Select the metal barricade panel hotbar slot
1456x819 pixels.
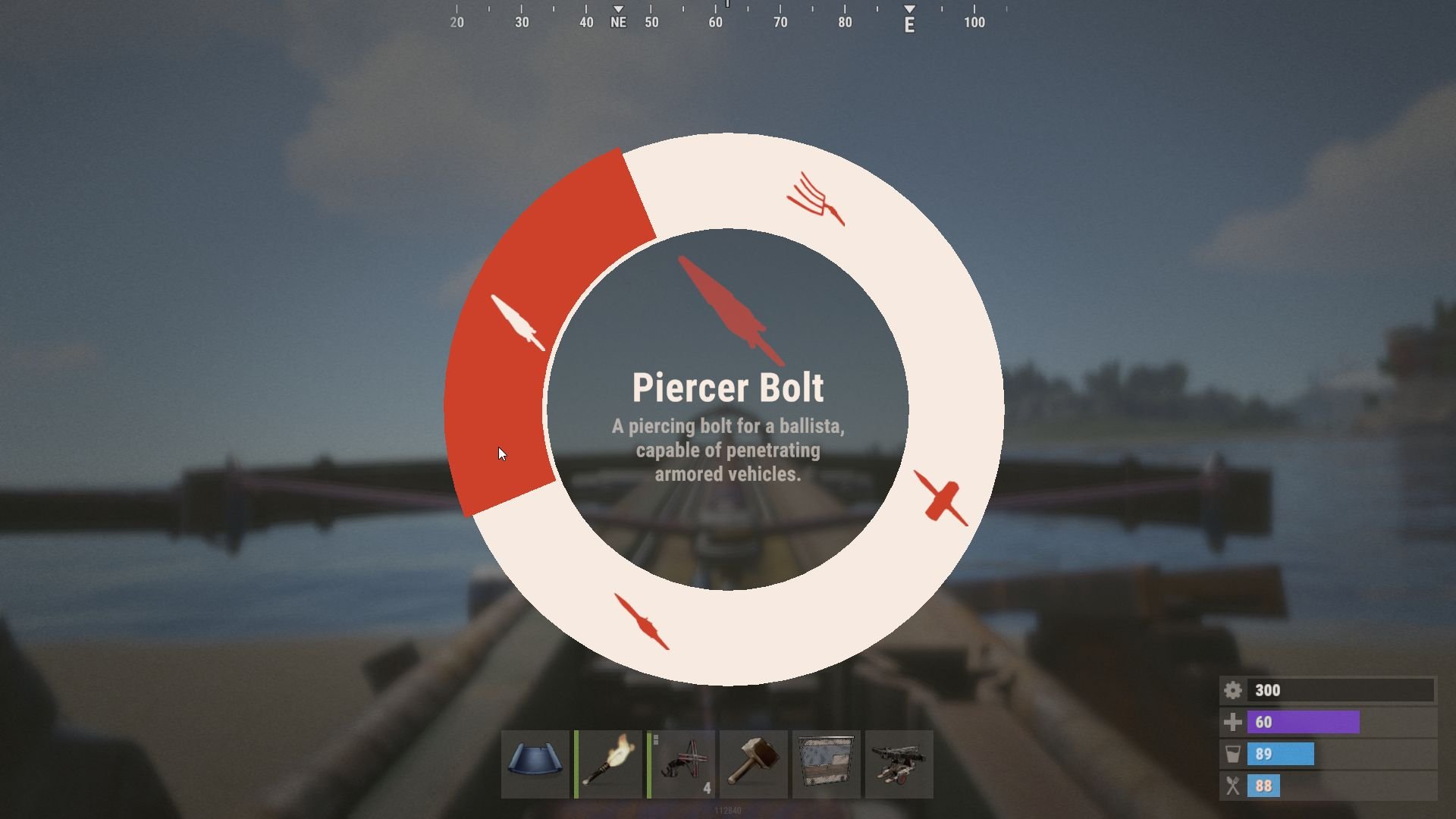(827, 764)
